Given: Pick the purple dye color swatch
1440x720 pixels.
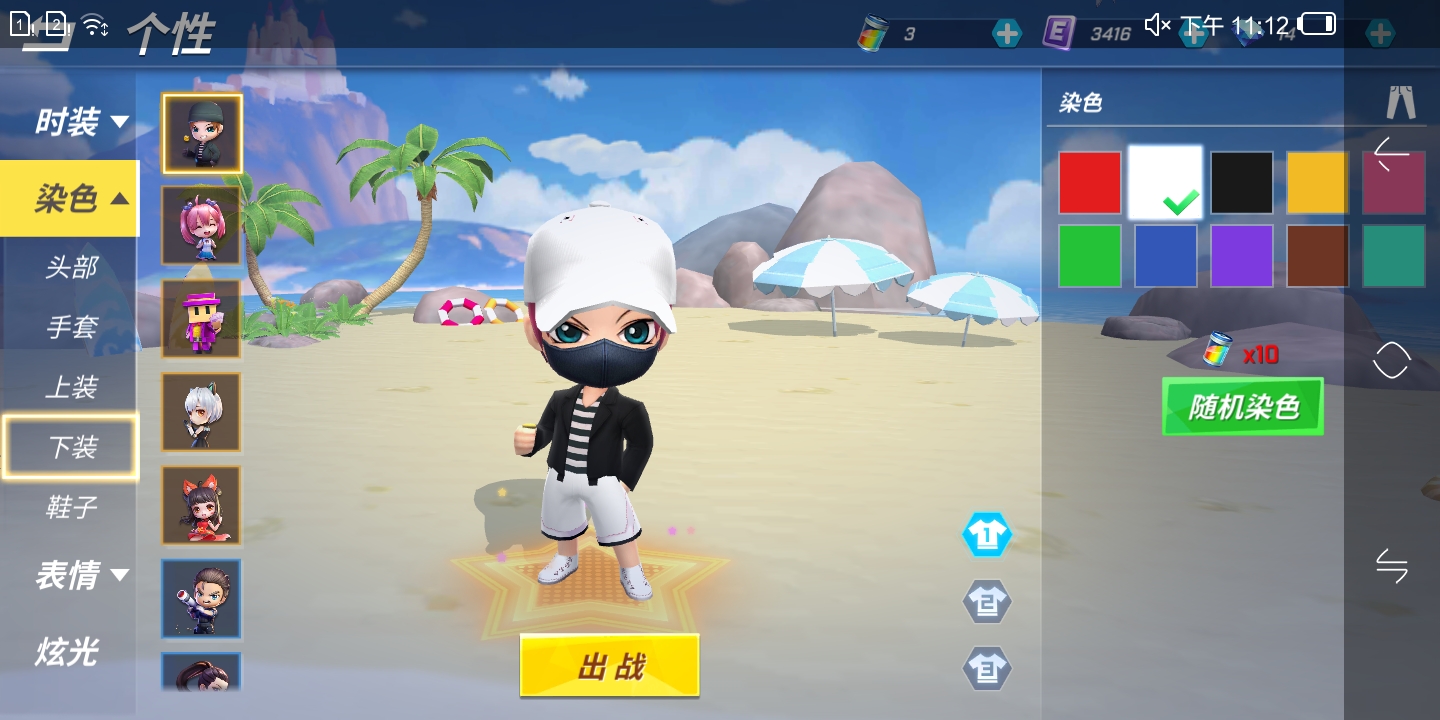Looking at the screenshot, I should tap(1241, 256).
